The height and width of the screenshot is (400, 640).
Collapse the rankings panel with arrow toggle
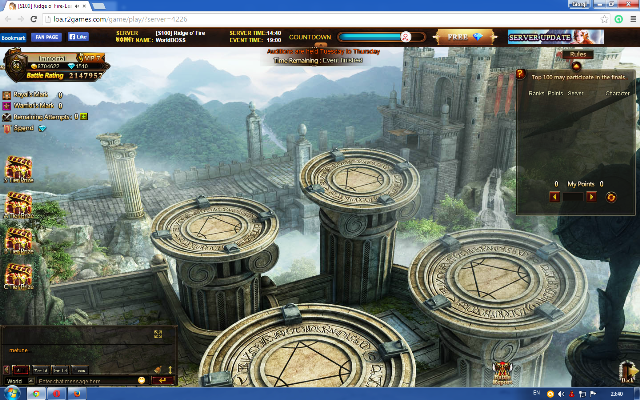pyautogui.click(x=576, y=67)
